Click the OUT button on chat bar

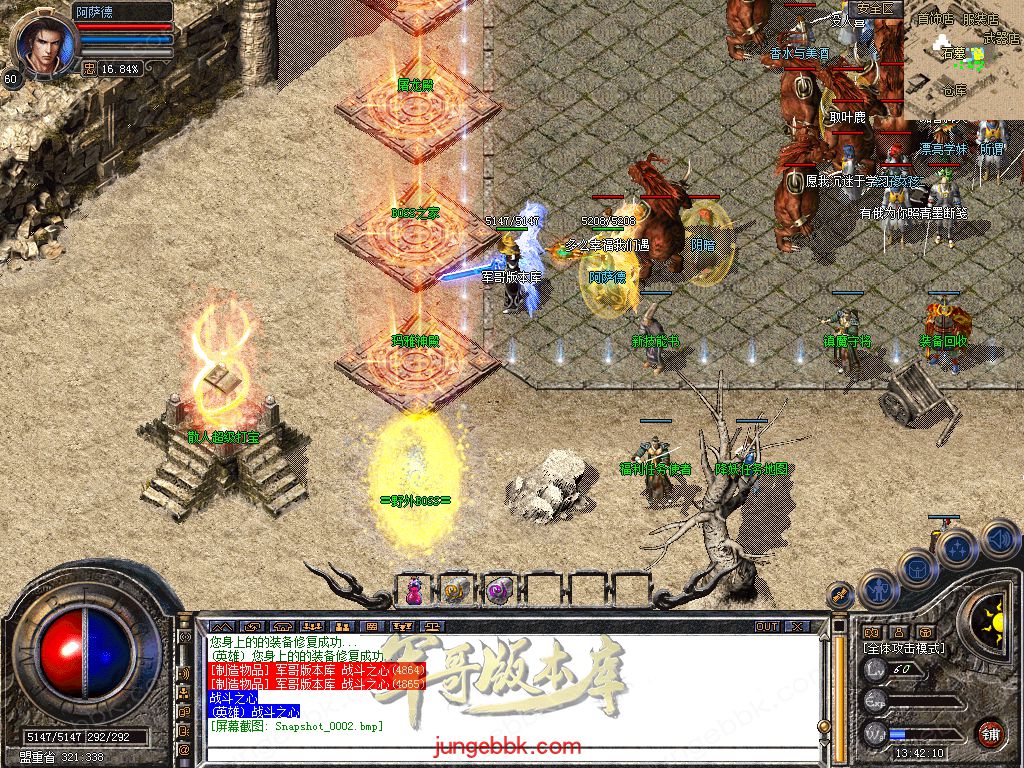click(766, 626)
